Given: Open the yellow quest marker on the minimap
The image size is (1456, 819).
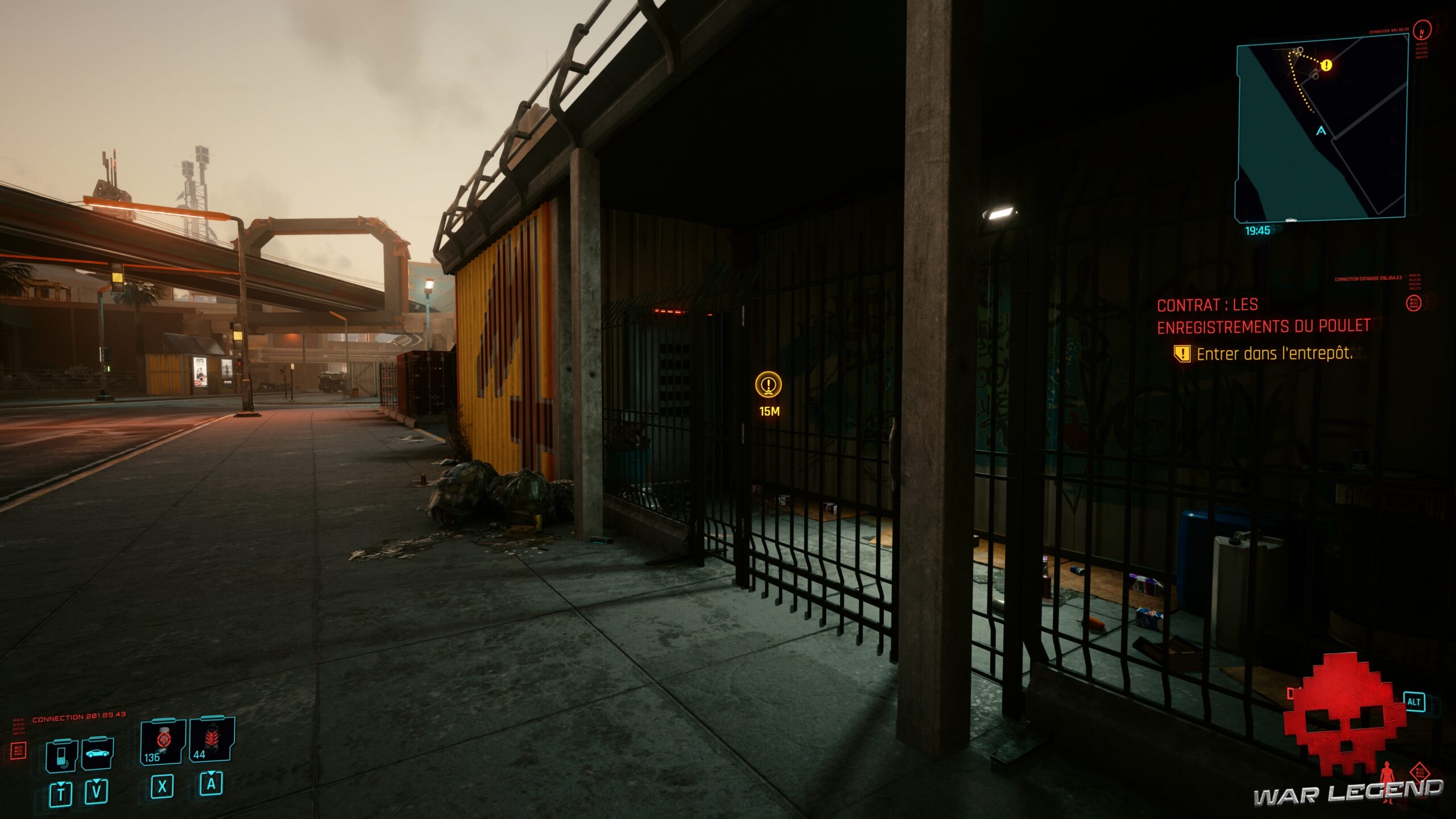Looking at the screenshot, I should (1326, 65).
